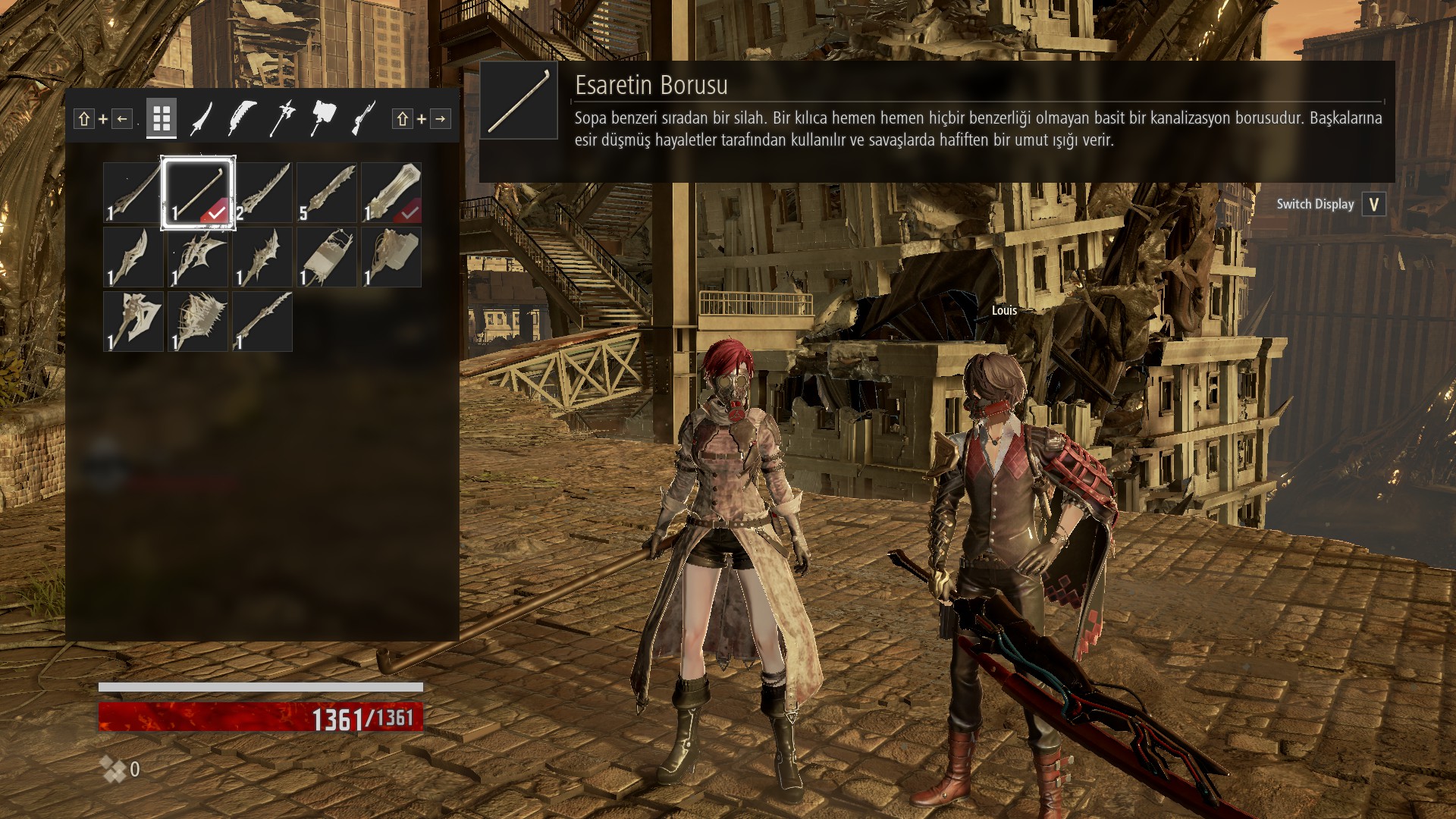Choose the curved flame-shaped blade slot
This screenshot has width=1456, height=819.
133,257
